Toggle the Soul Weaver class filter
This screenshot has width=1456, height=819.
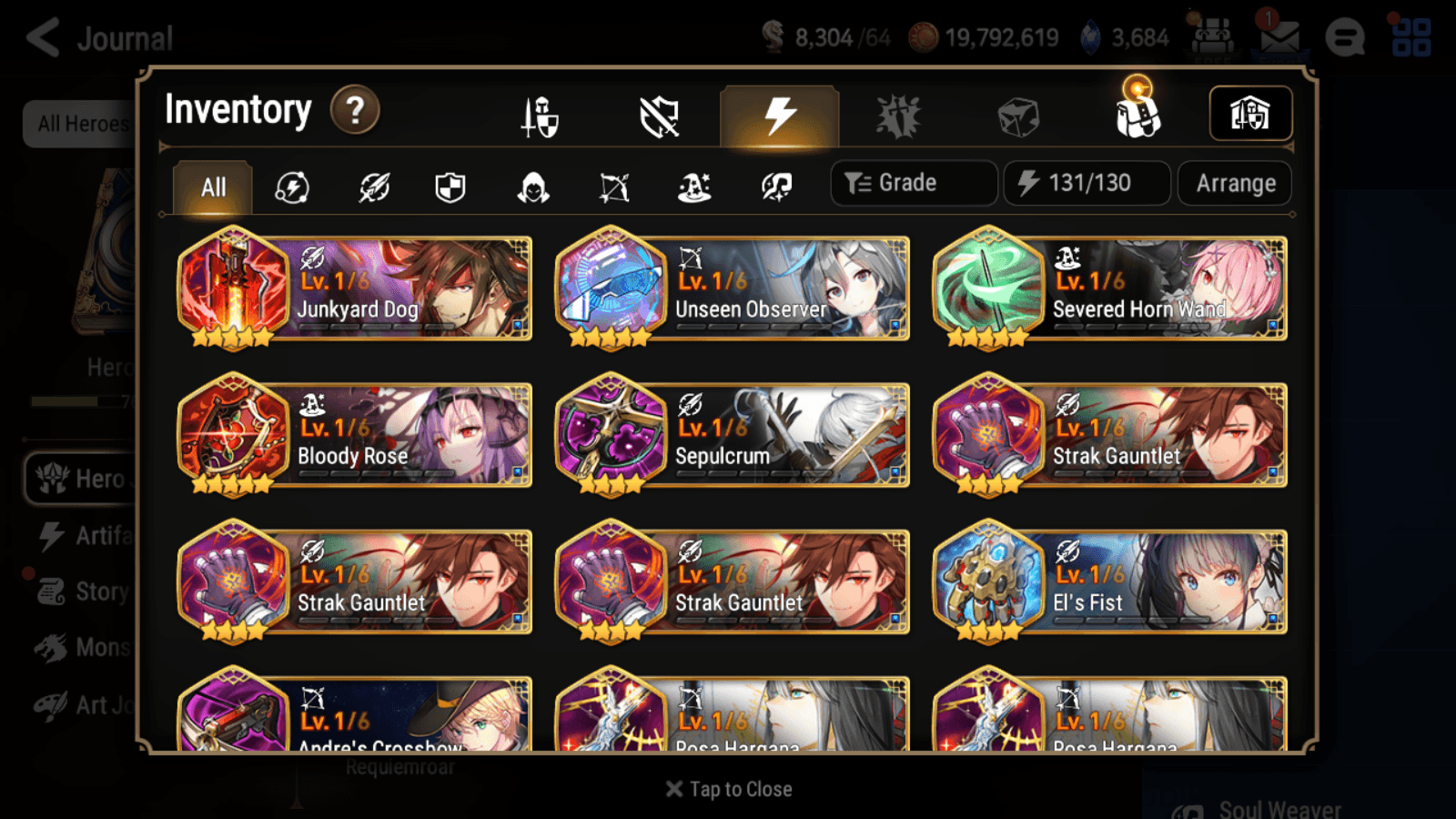[776, 187]
